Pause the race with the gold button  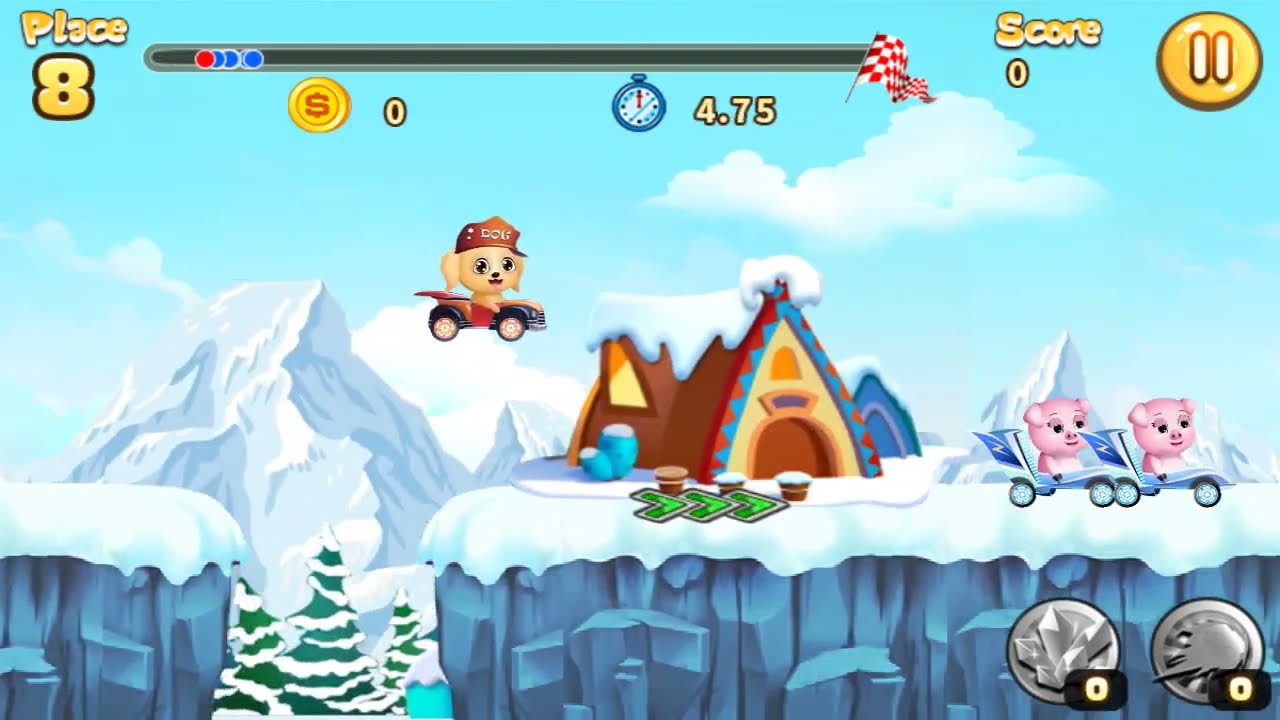click(1209, 60)
